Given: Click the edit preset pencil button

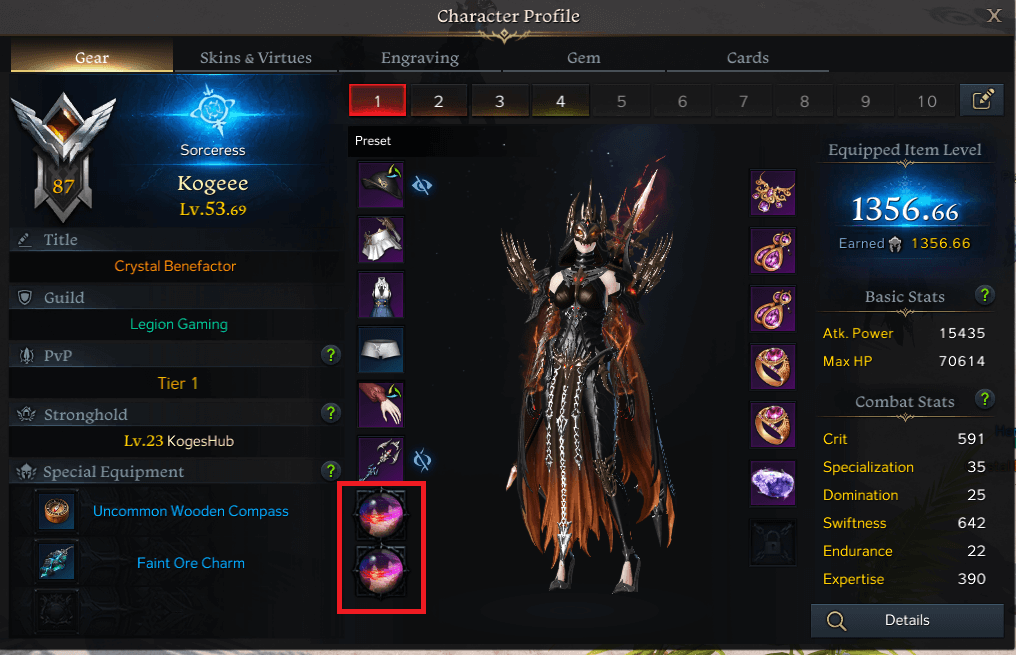Looking at the screenshot, I should tap(982, 100).
